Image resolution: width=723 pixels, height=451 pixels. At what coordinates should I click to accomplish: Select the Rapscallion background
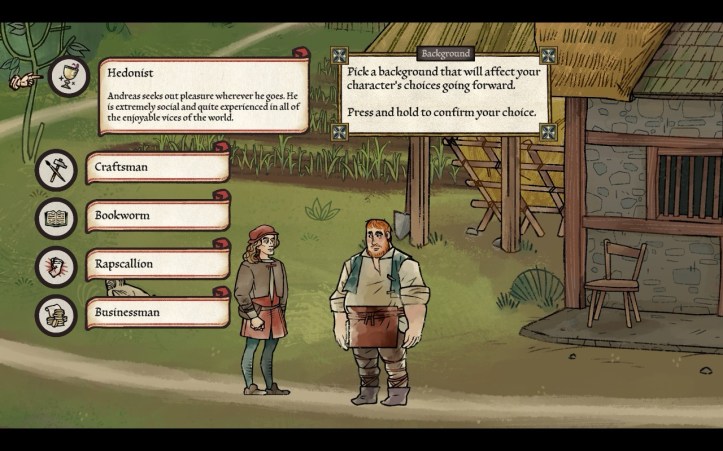click(x=157, y=264)
